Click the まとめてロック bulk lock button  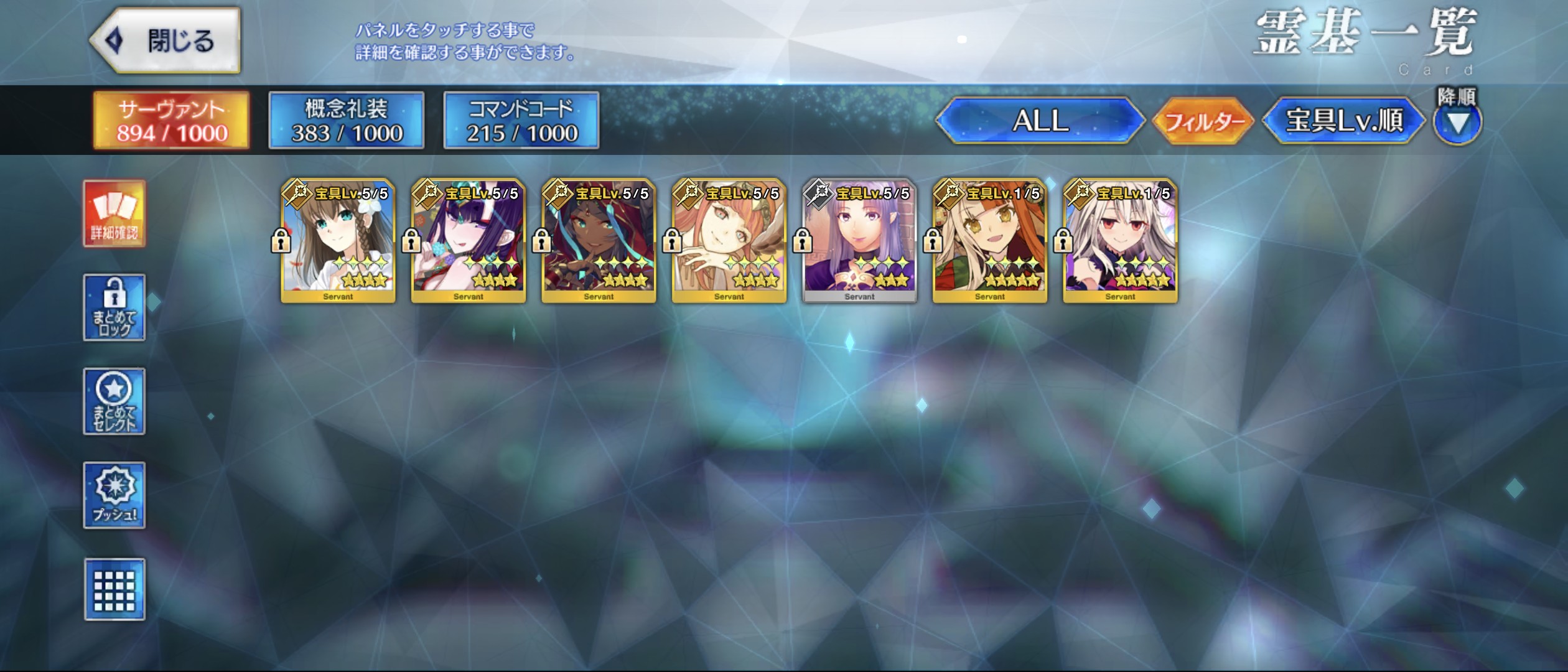point(114,307)
